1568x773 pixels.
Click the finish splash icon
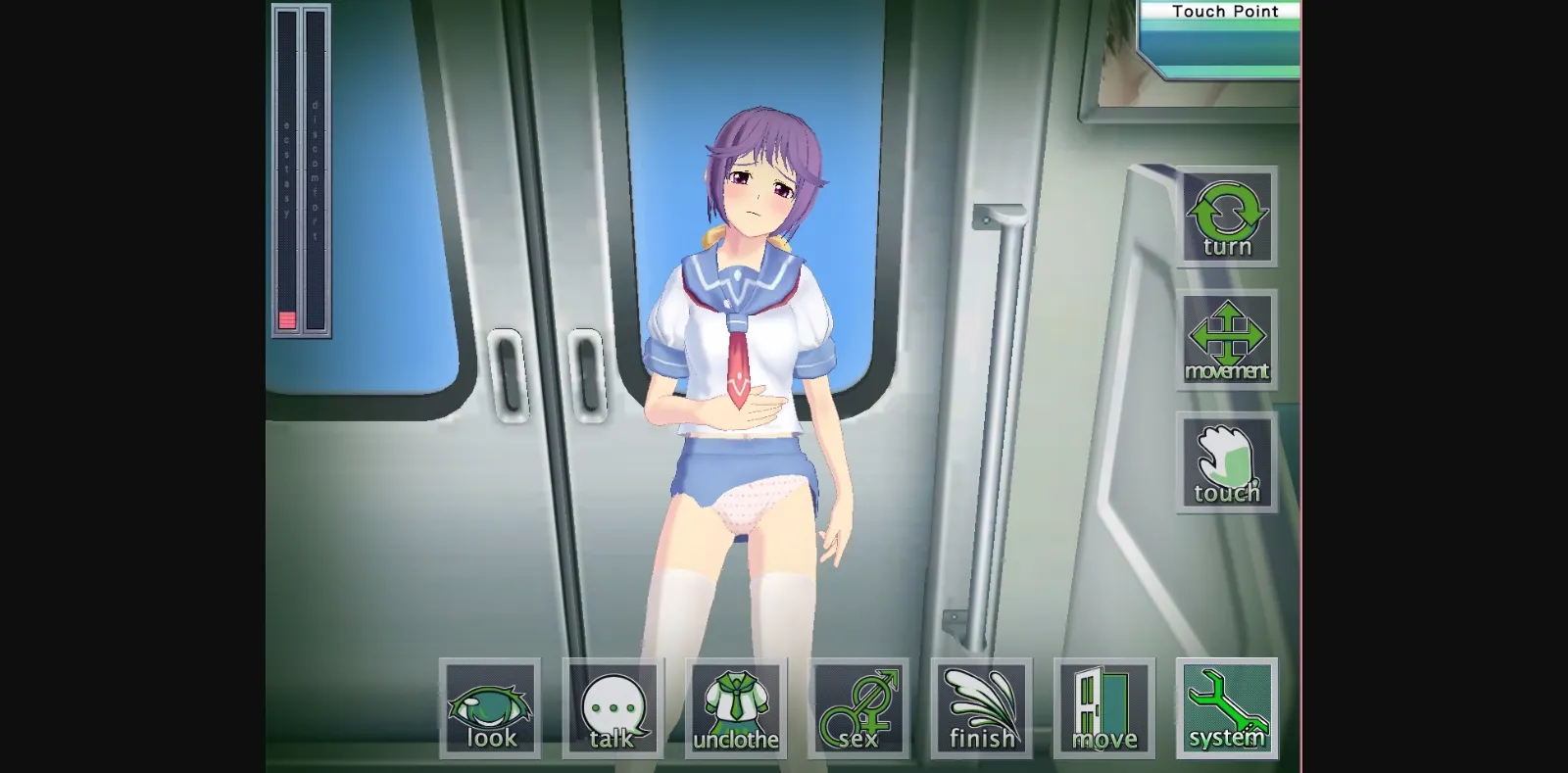tap(980, 705)
